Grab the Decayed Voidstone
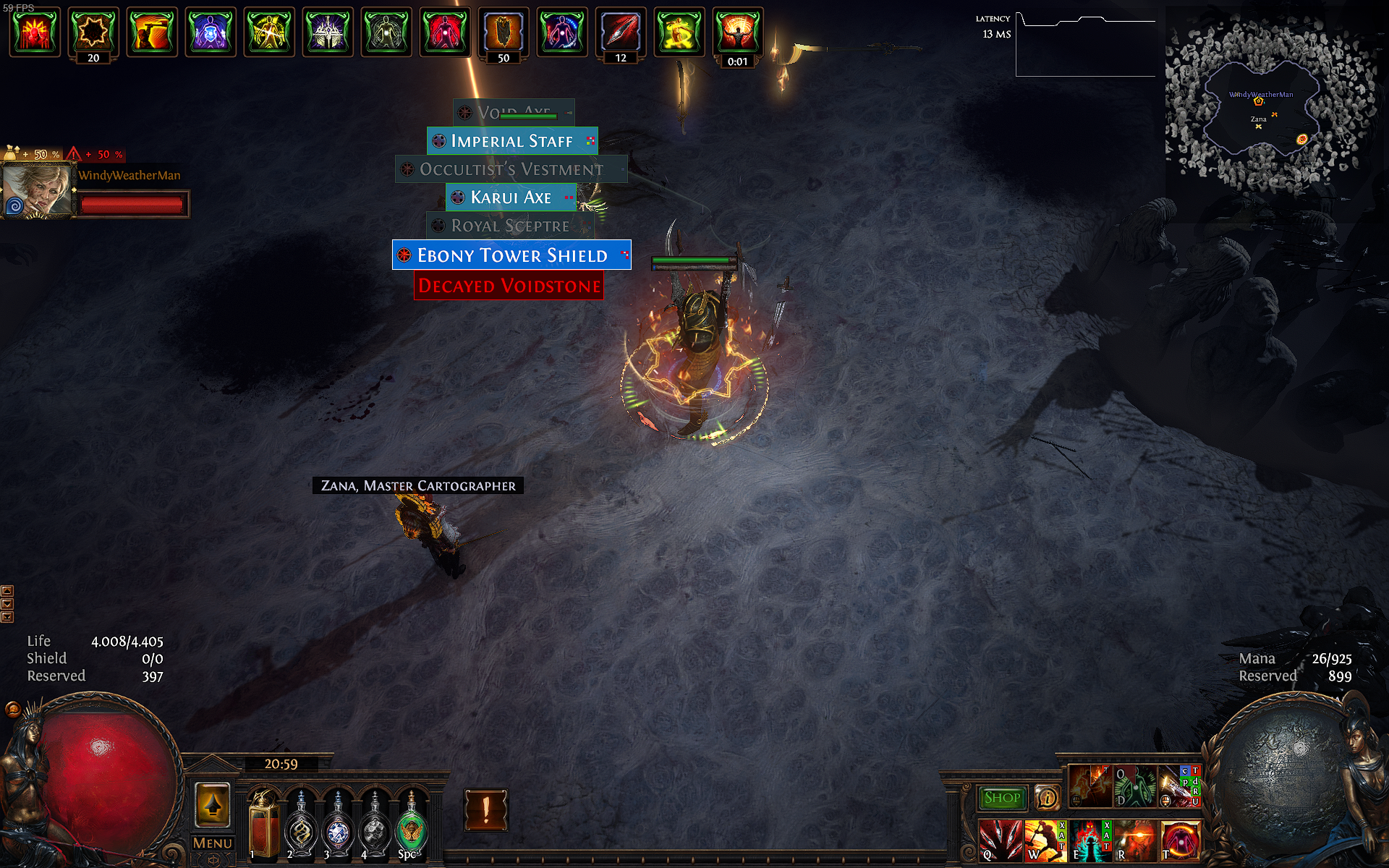Screen dimensions: 1389x868 (509, 286)
